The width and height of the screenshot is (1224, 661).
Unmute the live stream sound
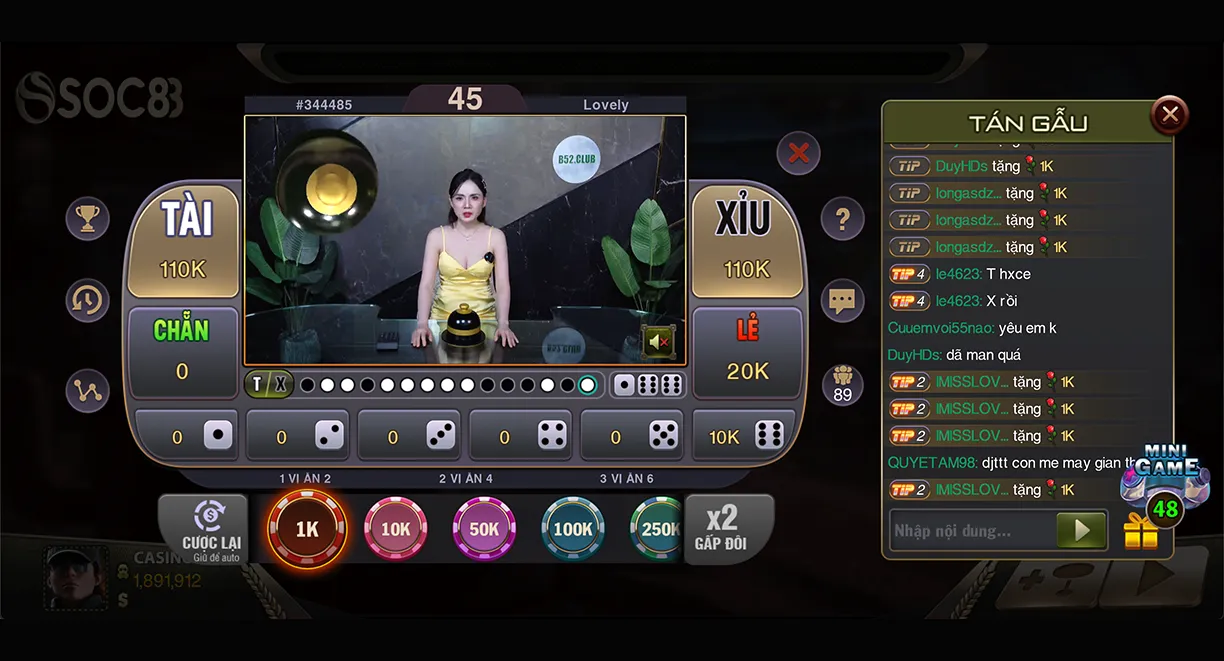(658, 342)
